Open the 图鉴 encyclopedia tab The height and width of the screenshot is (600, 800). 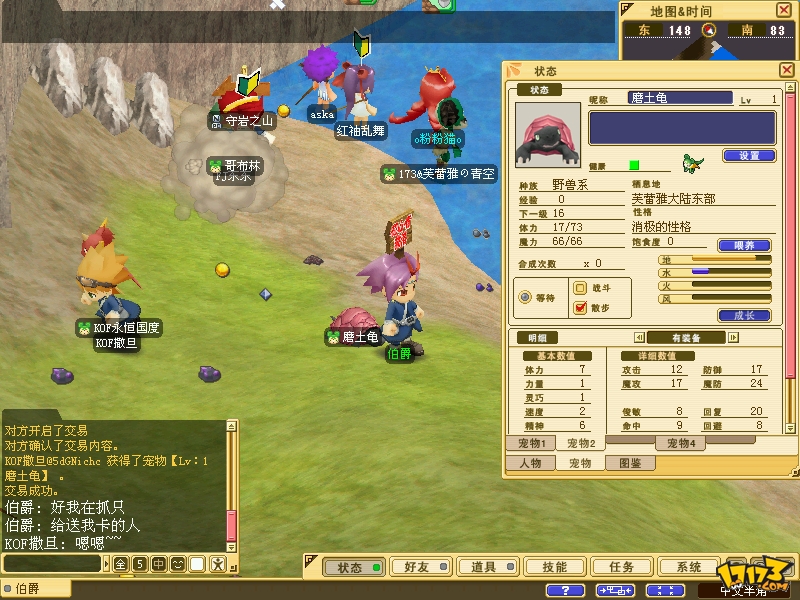pos(630,463)
